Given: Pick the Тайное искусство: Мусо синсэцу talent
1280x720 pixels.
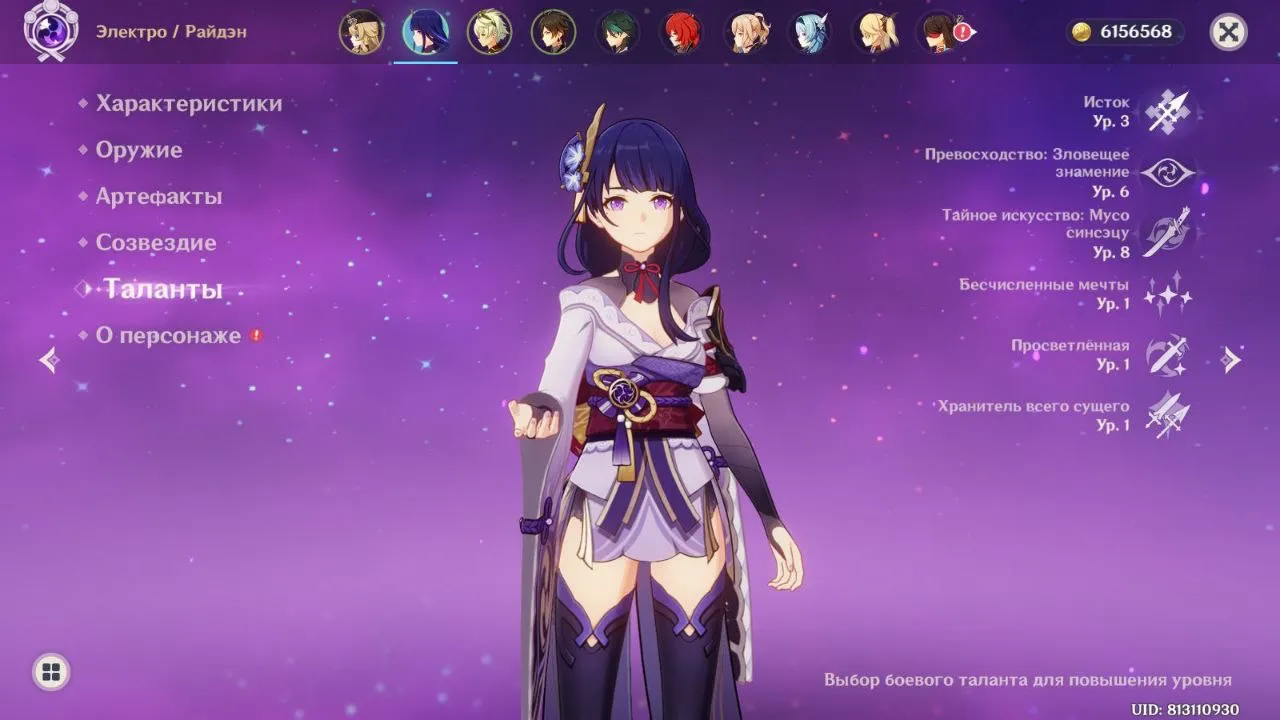Looking at the screenshot, I should click(x=1167, y=233).
